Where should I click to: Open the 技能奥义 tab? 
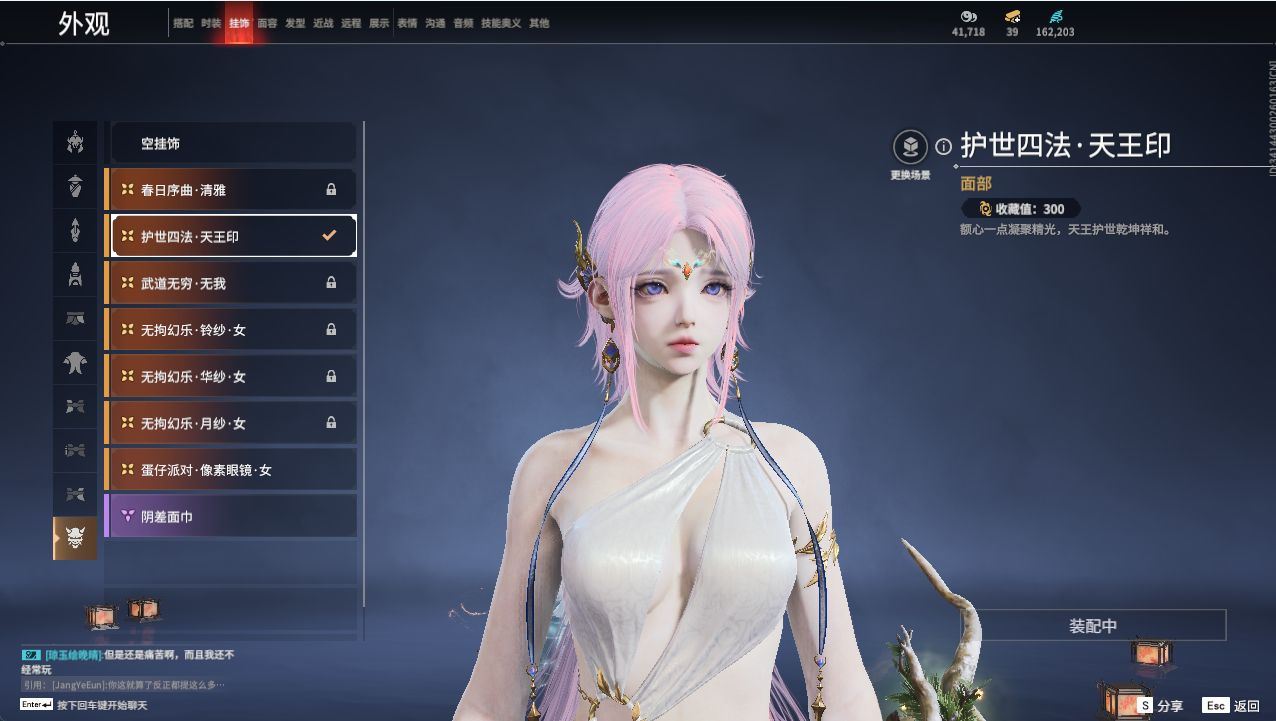pyautogui.click(x=501, y=23)
